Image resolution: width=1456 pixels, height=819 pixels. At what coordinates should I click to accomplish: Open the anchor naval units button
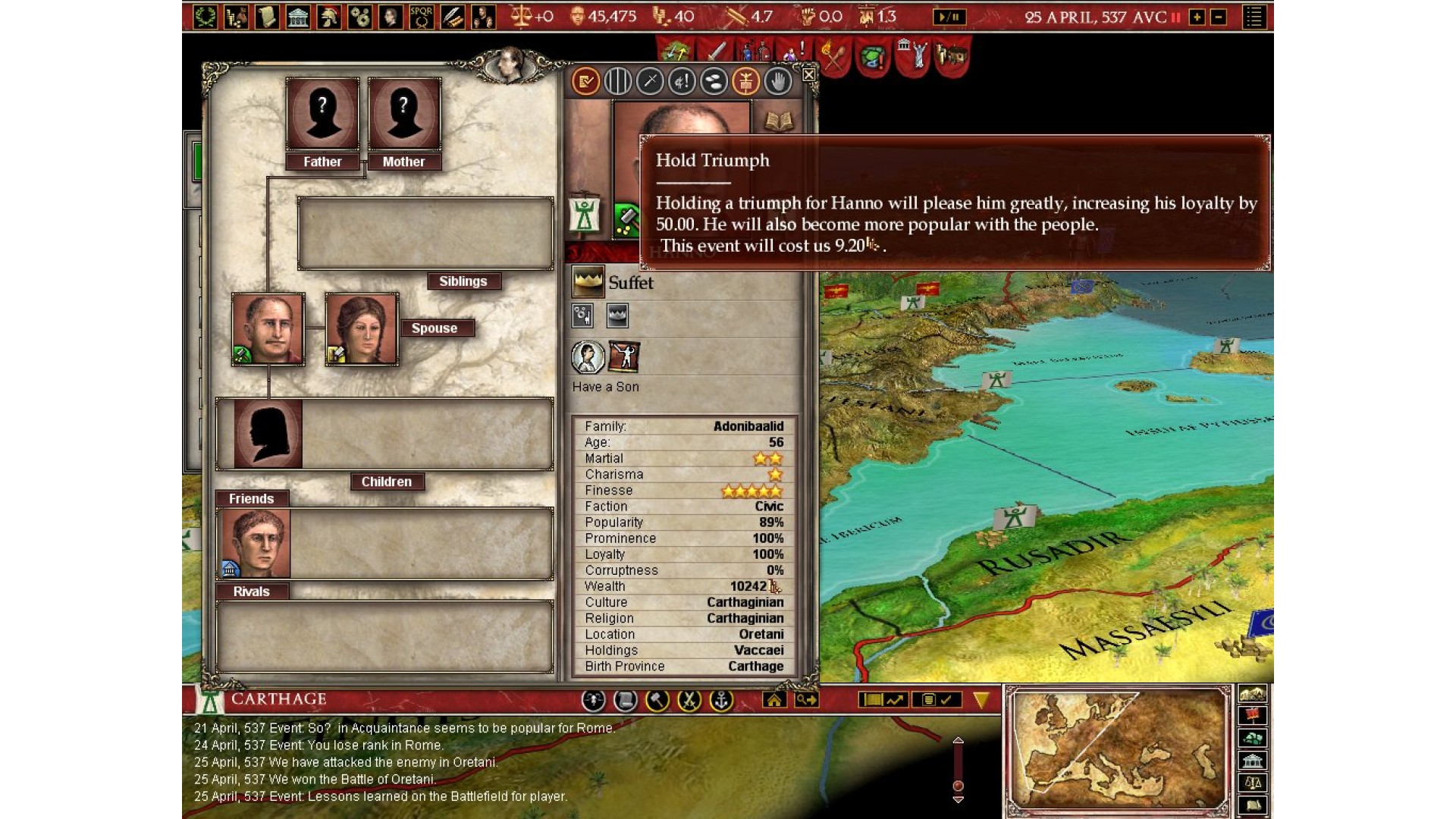tap(721, 700)
